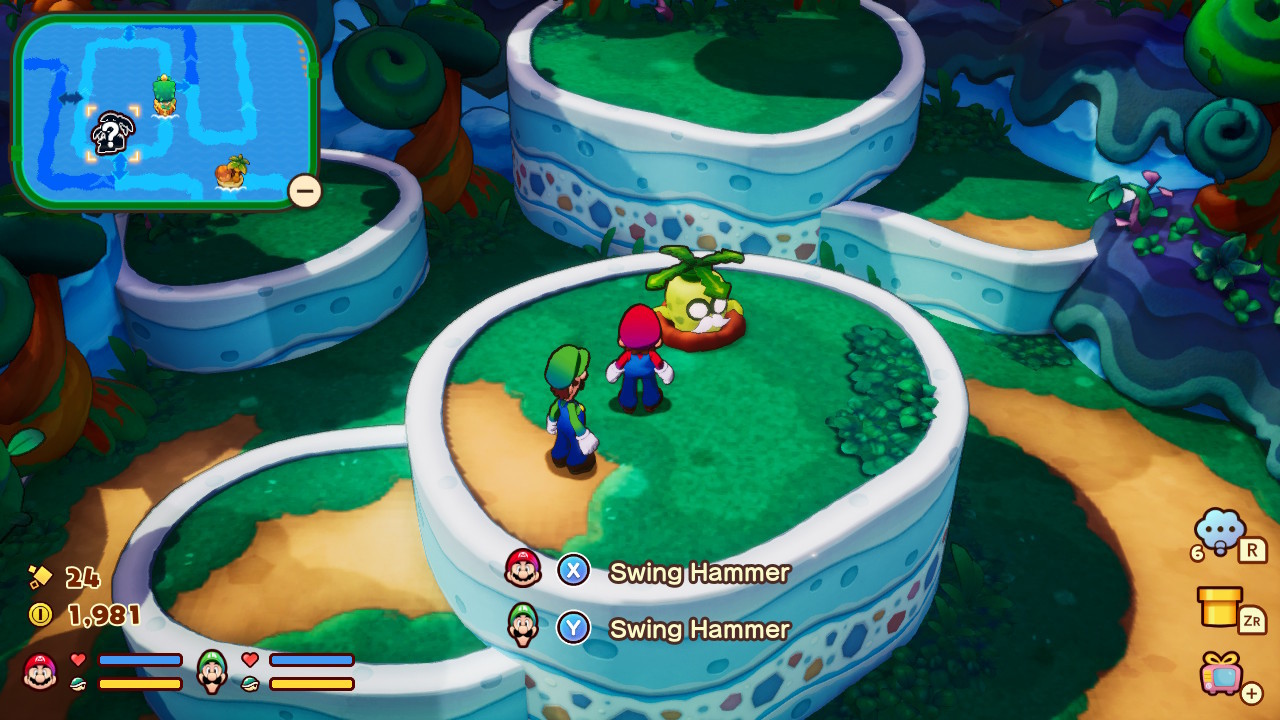The height and width of the screenshot is (720, 1280).
Task: Click Mario's blue HP bar
Action: 140,660
